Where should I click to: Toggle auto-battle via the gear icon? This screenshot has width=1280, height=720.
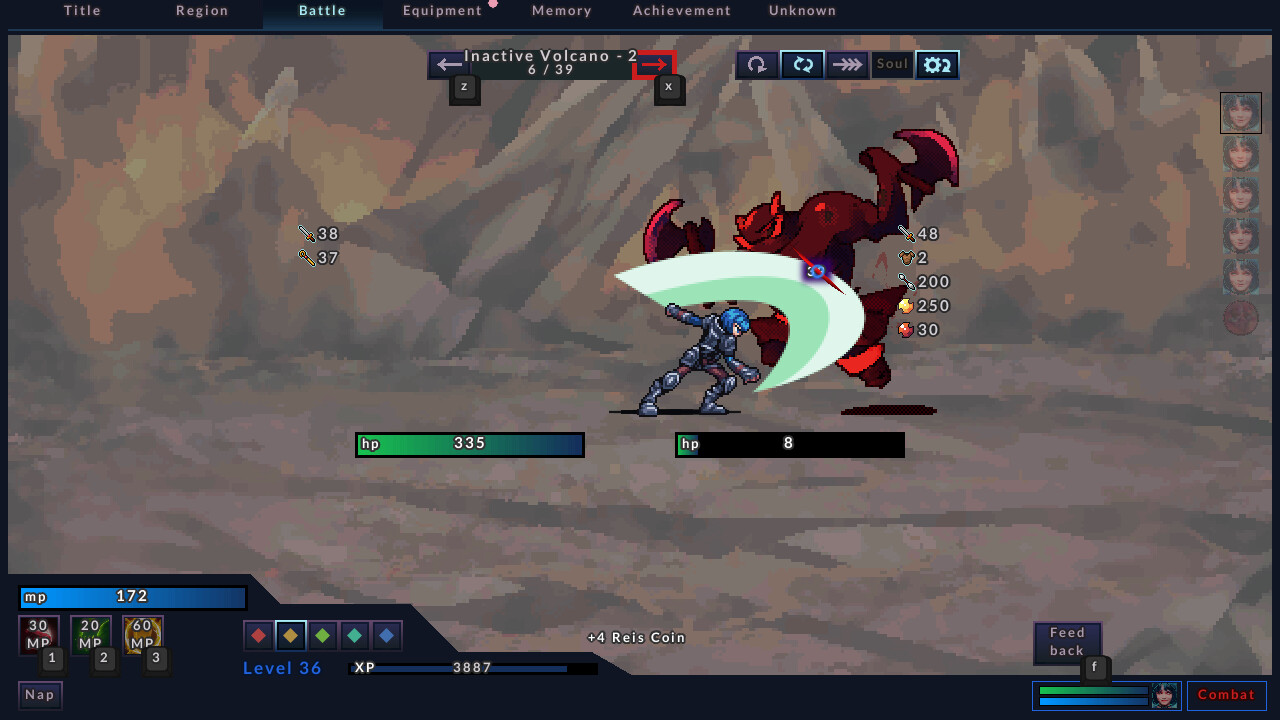(x=936, y=64)
